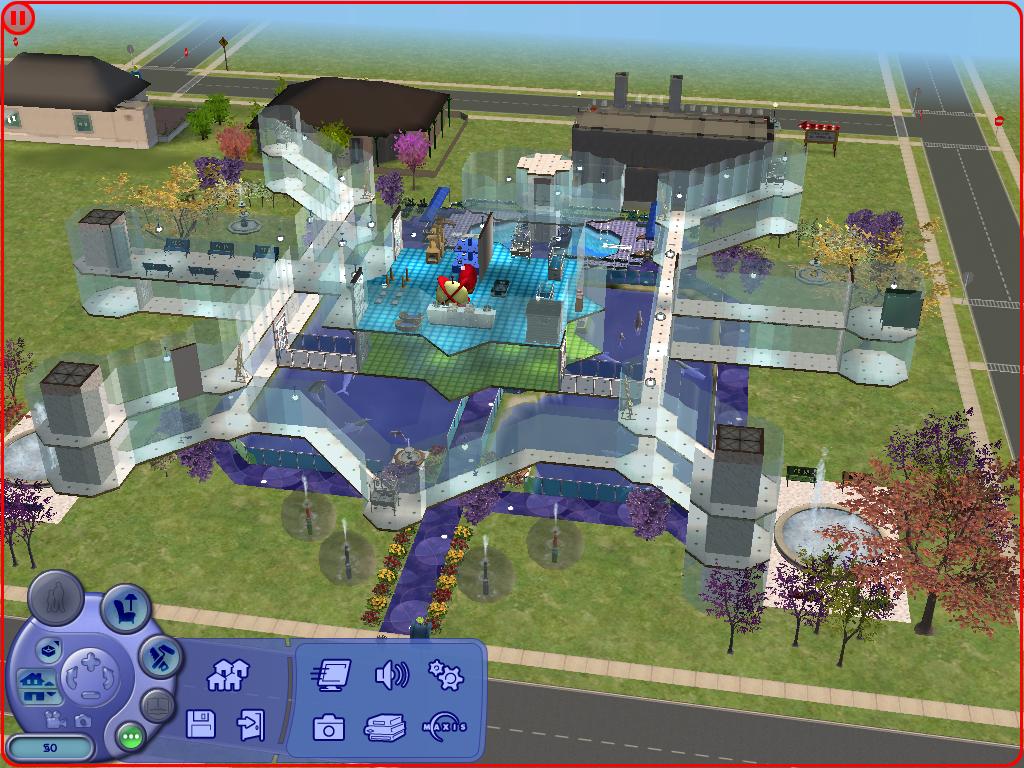
Task: Open the stacked books icon
Action: (385, 727)
